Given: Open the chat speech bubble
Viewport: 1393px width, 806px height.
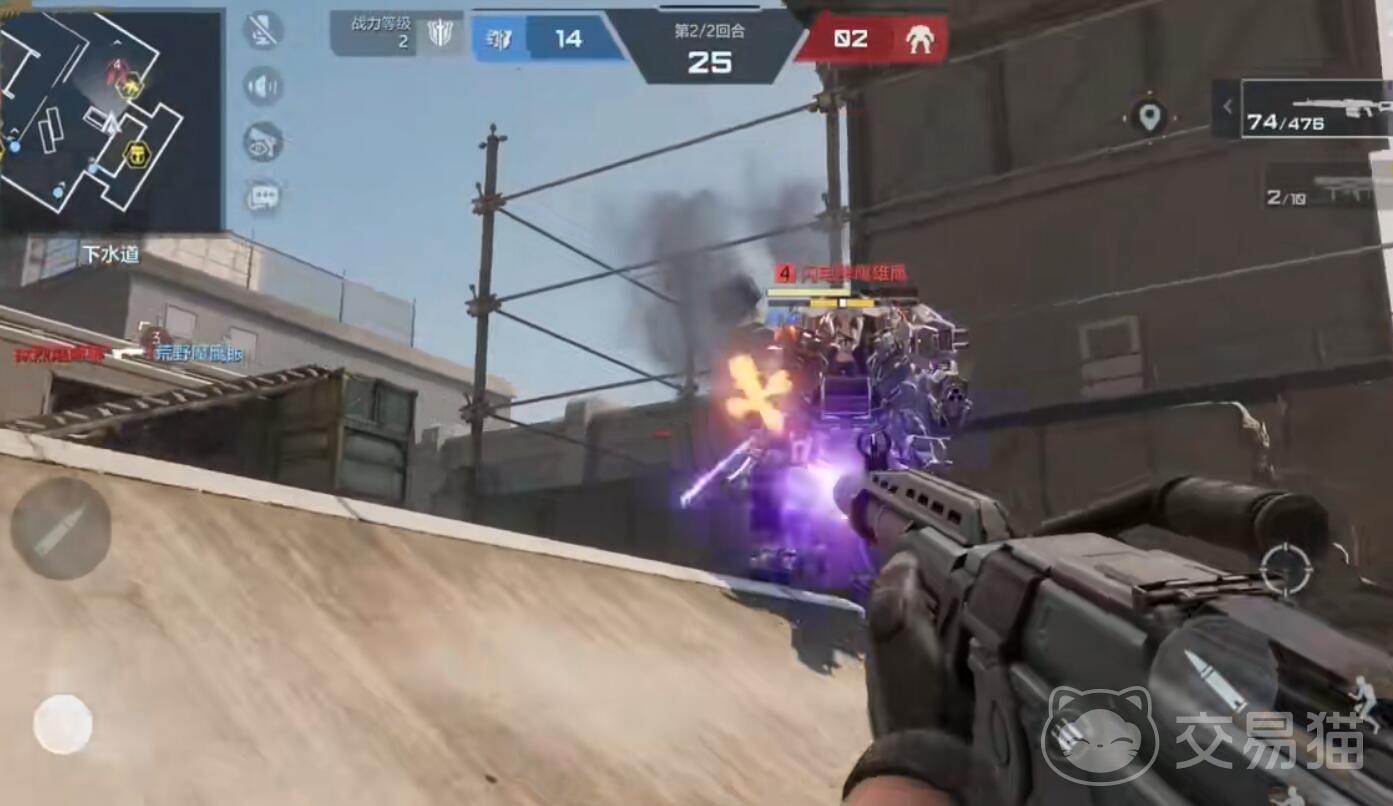Looking at the screenshot, I should click(x=263, y=197).
